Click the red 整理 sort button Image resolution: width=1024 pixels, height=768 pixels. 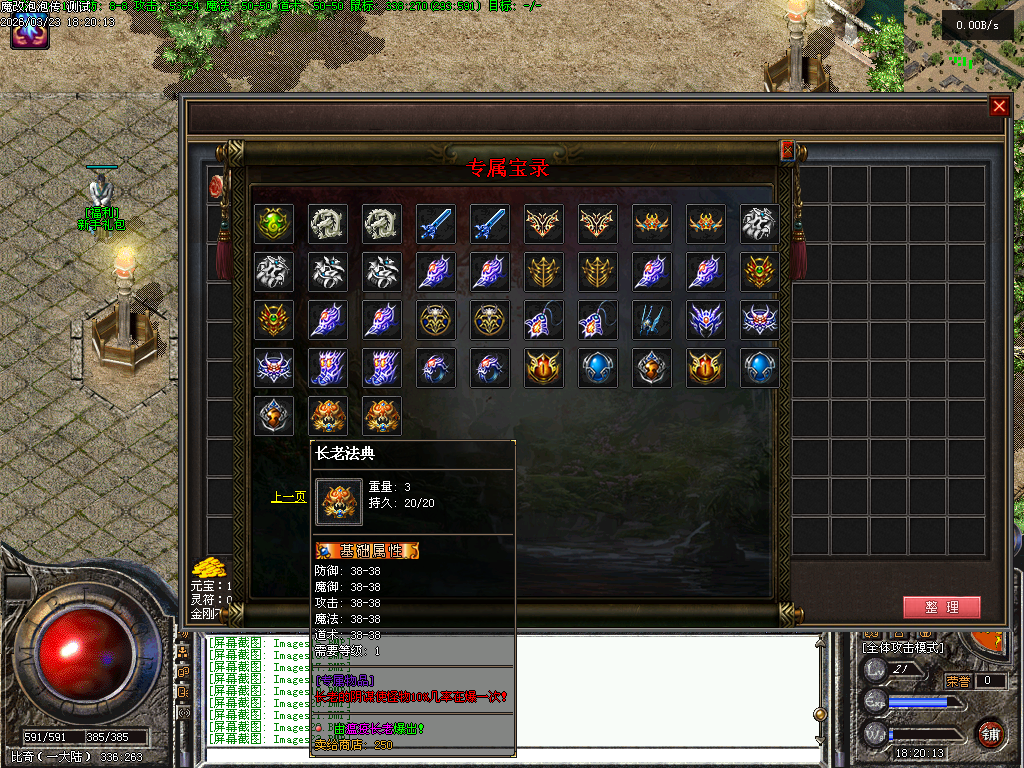pyautogui.click(x=941, y=607)
